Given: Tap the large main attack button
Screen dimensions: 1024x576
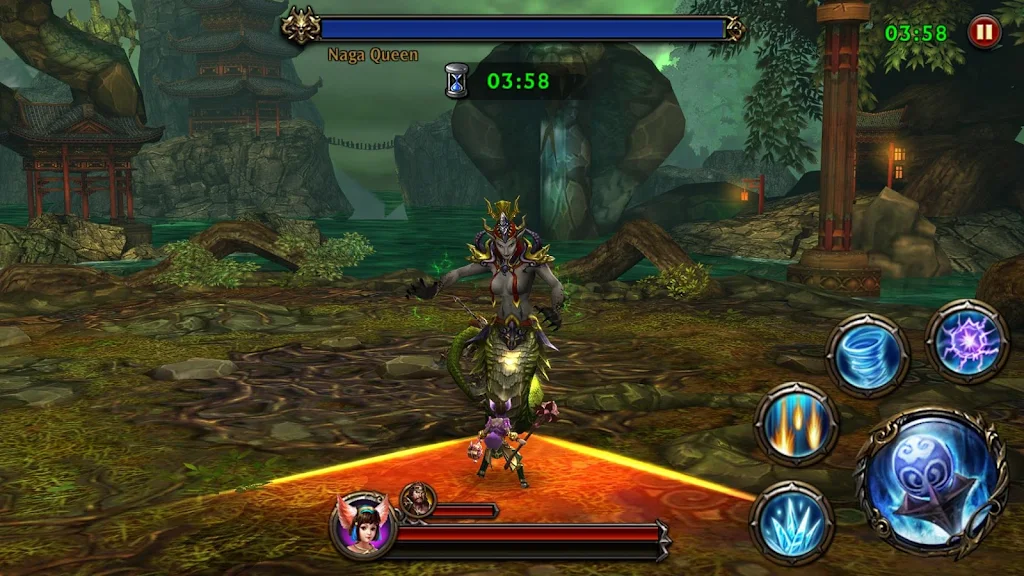Looking at the screenshot, I should click(930, 482).
